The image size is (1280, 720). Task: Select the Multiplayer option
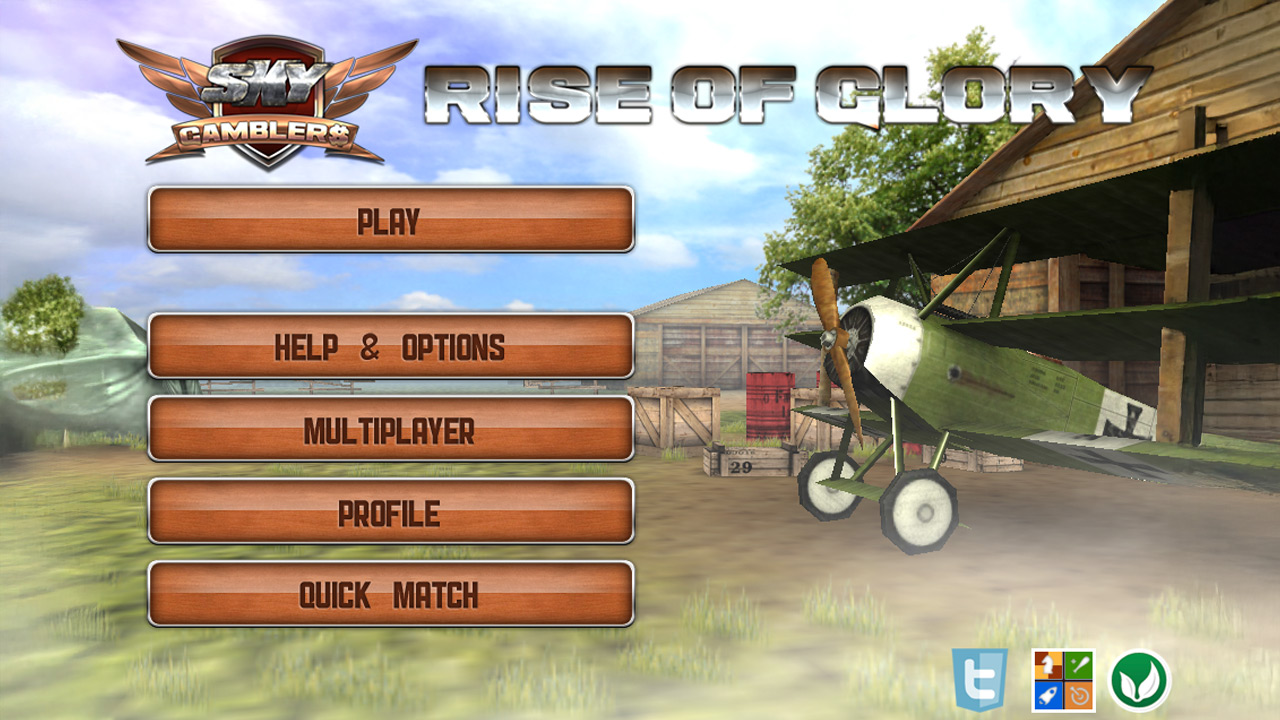pos(390,433)
